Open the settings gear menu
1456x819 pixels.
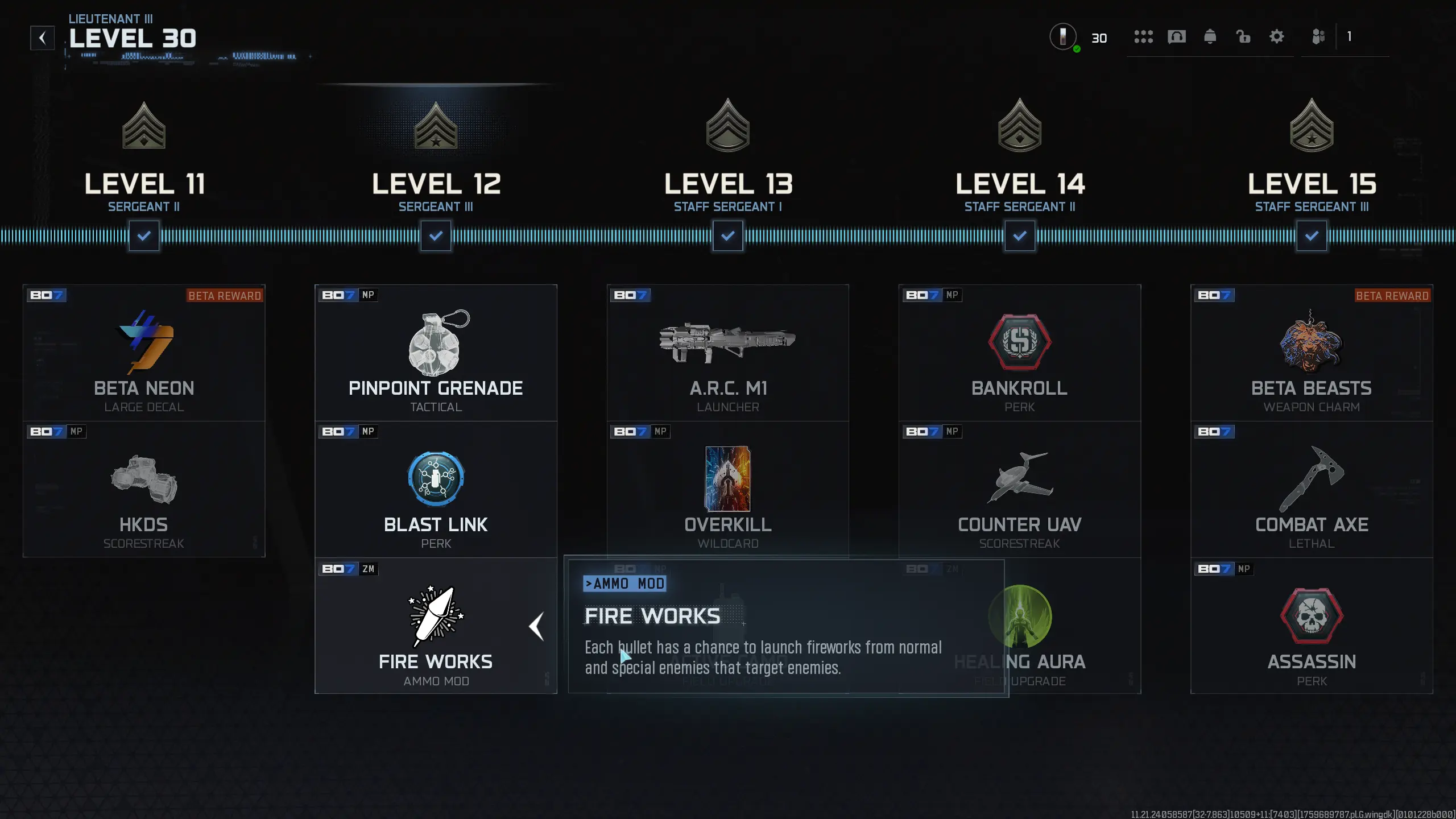coord(1277,37)
